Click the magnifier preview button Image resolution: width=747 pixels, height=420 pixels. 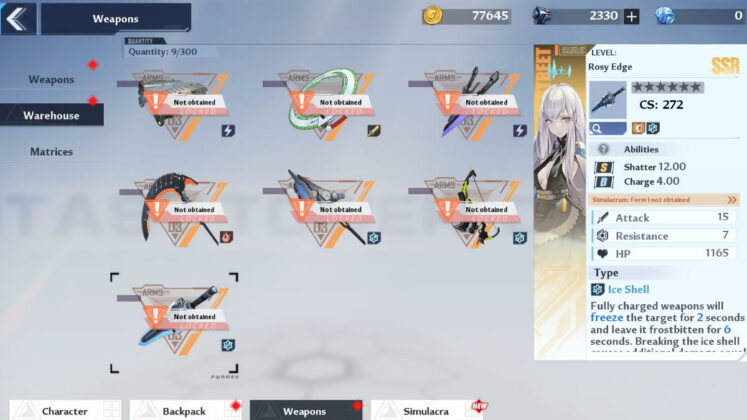click(x=608, y=128)
